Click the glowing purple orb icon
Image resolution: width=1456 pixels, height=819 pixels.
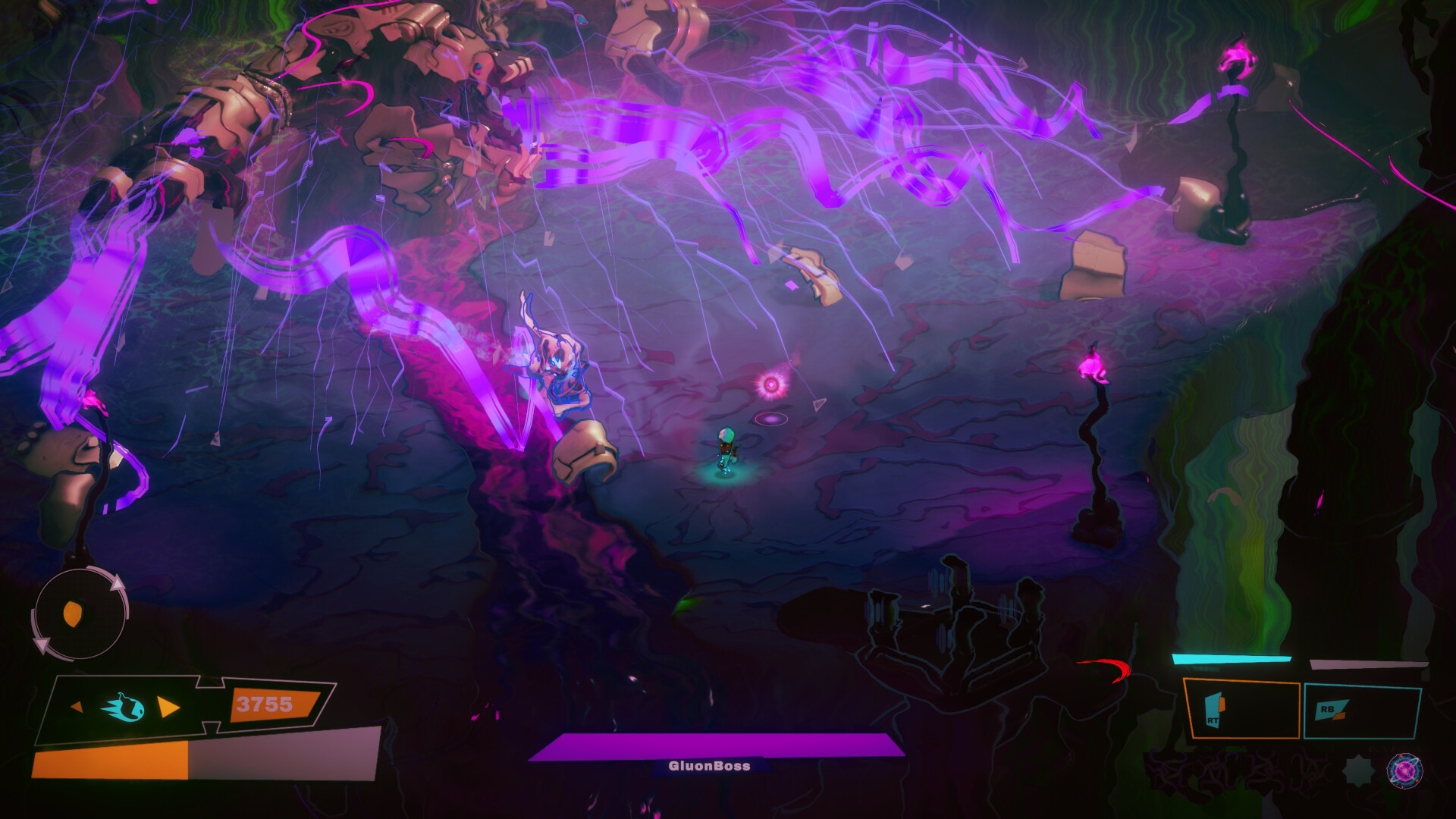coord(1404,770)
